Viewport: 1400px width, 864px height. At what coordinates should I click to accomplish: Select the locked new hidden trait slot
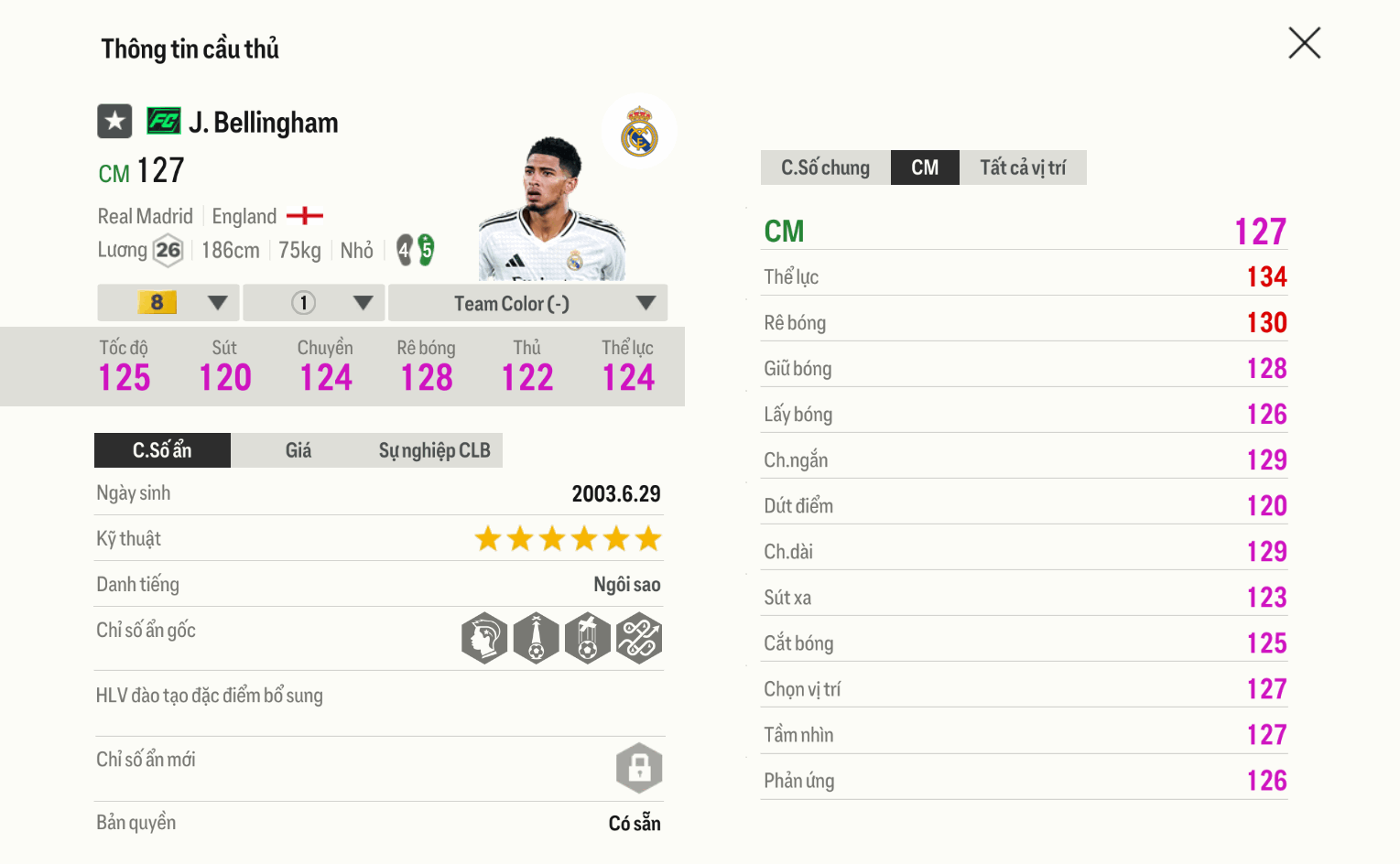click(639, 768)
